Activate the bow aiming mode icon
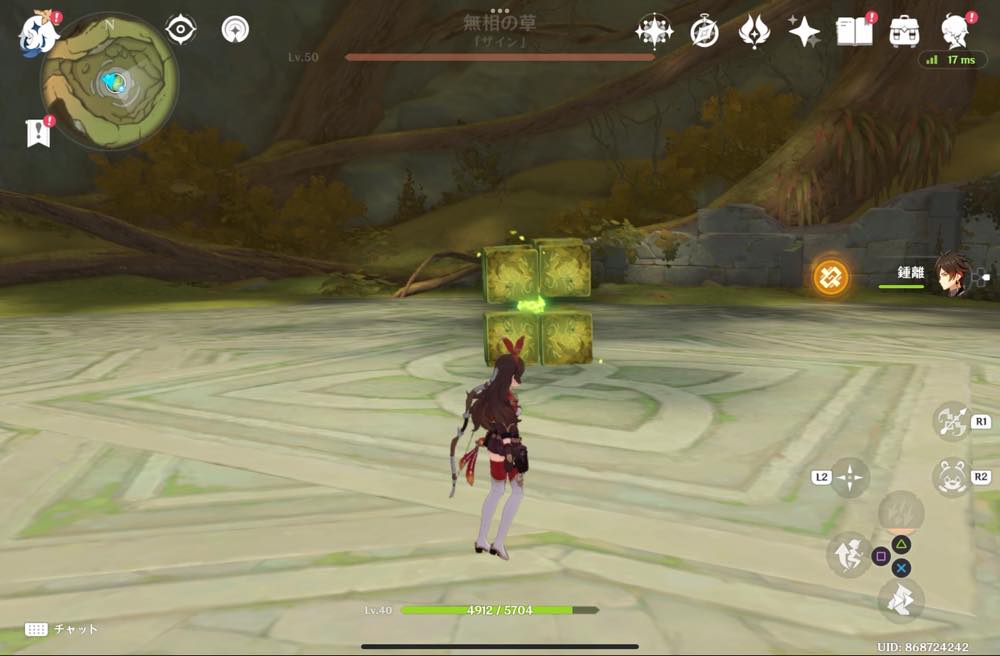 point(951,421)
